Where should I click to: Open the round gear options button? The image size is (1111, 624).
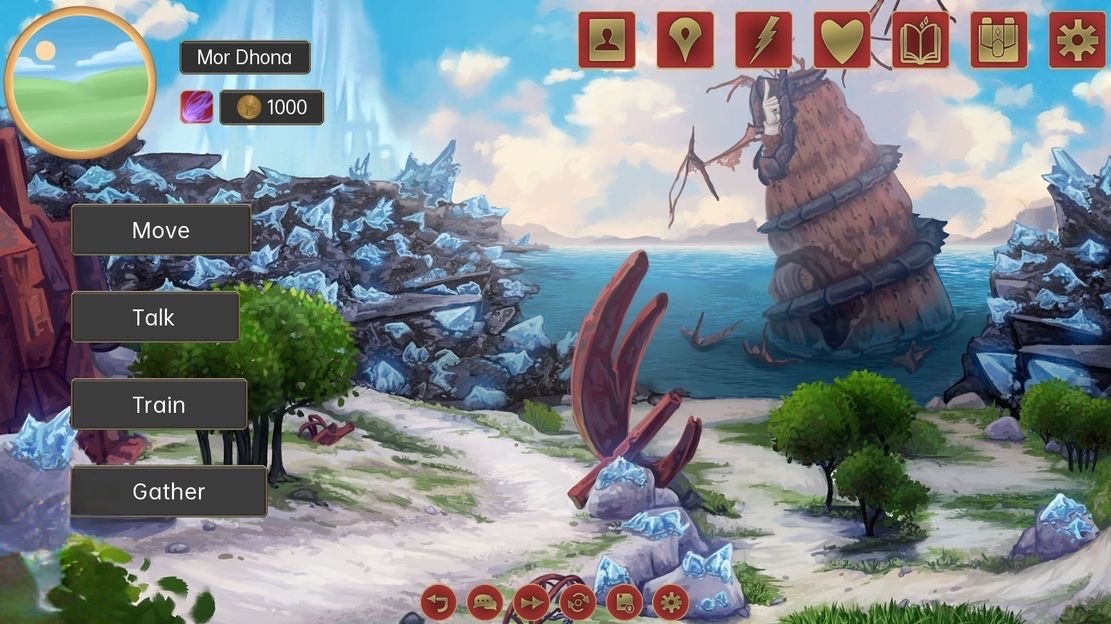tap(670, 602)
